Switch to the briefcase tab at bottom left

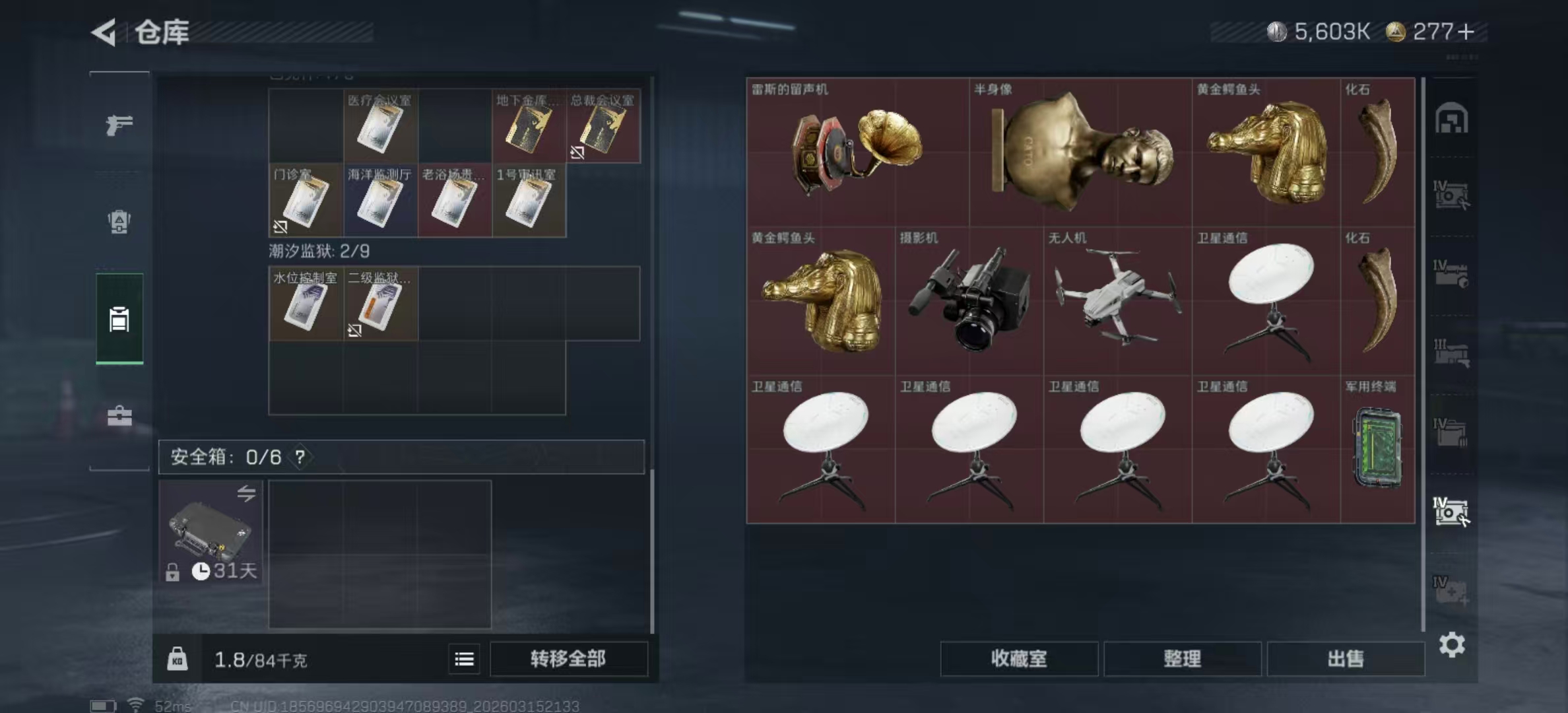point(119,416)
